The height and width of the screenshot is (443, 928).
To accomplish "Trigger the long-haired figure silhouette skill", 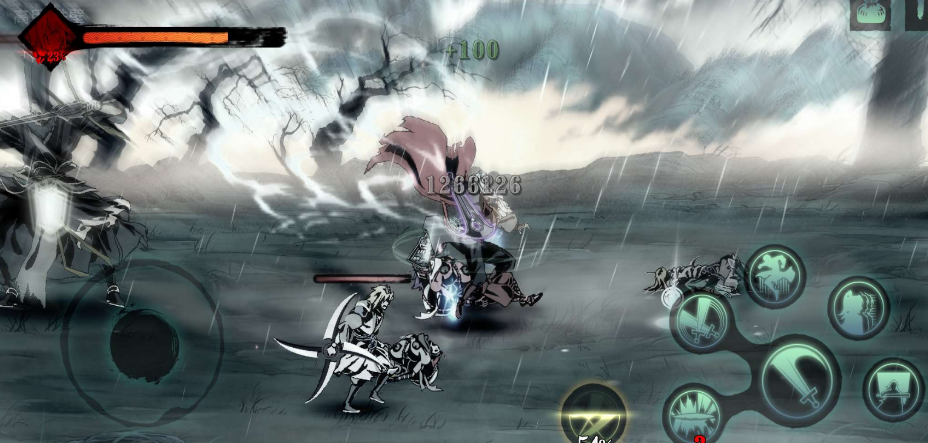I will [858, 308].
